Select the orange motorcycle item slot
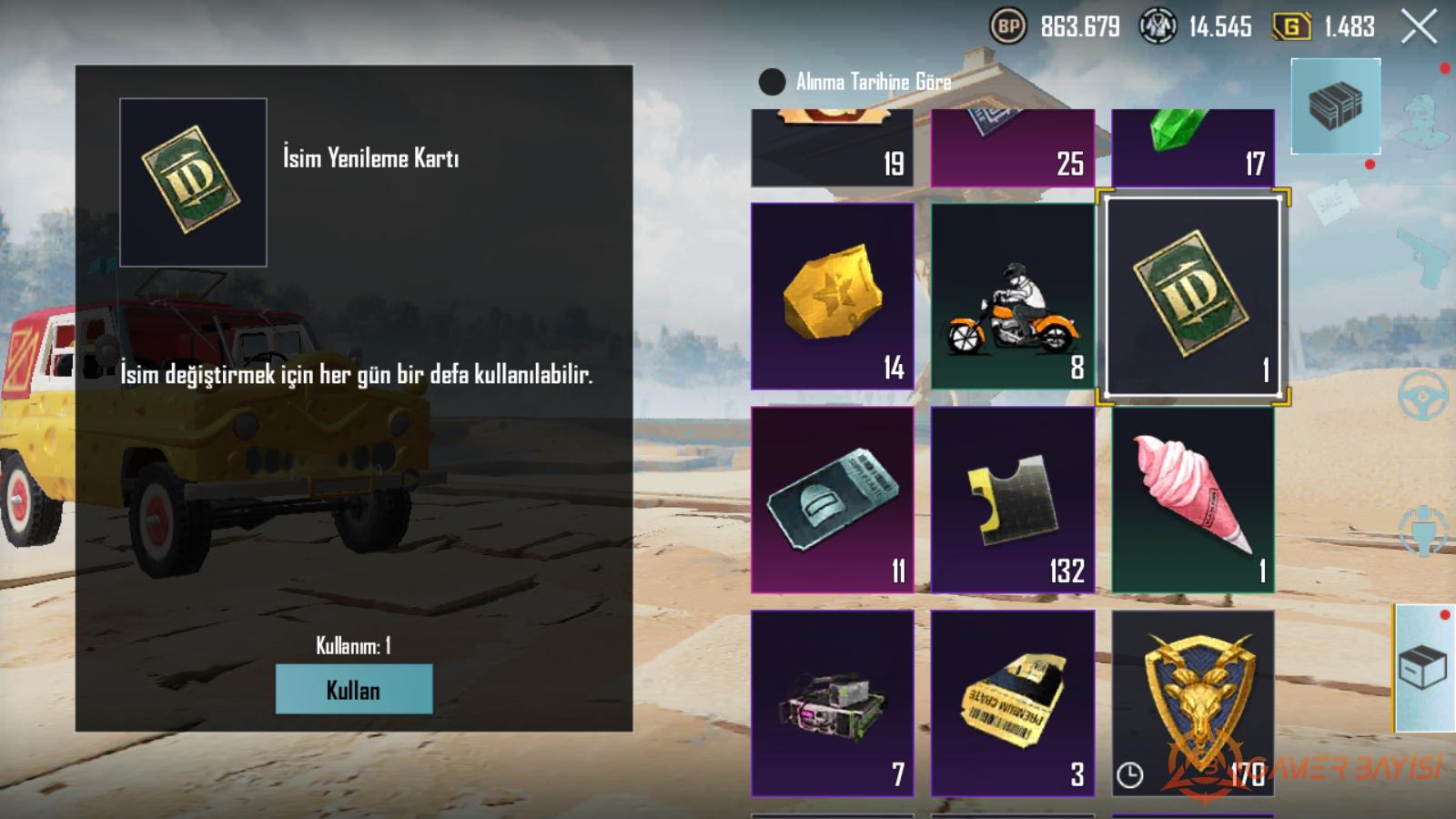 [1012, 296]
